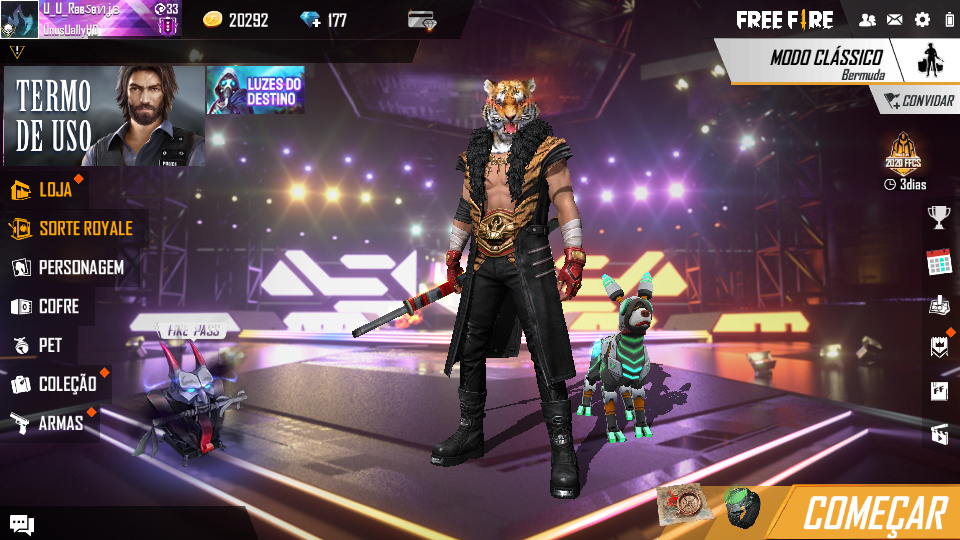The height and width of the screenshot is (540, 960).
Task: Open the settings gear
Action: click(922, 20)
